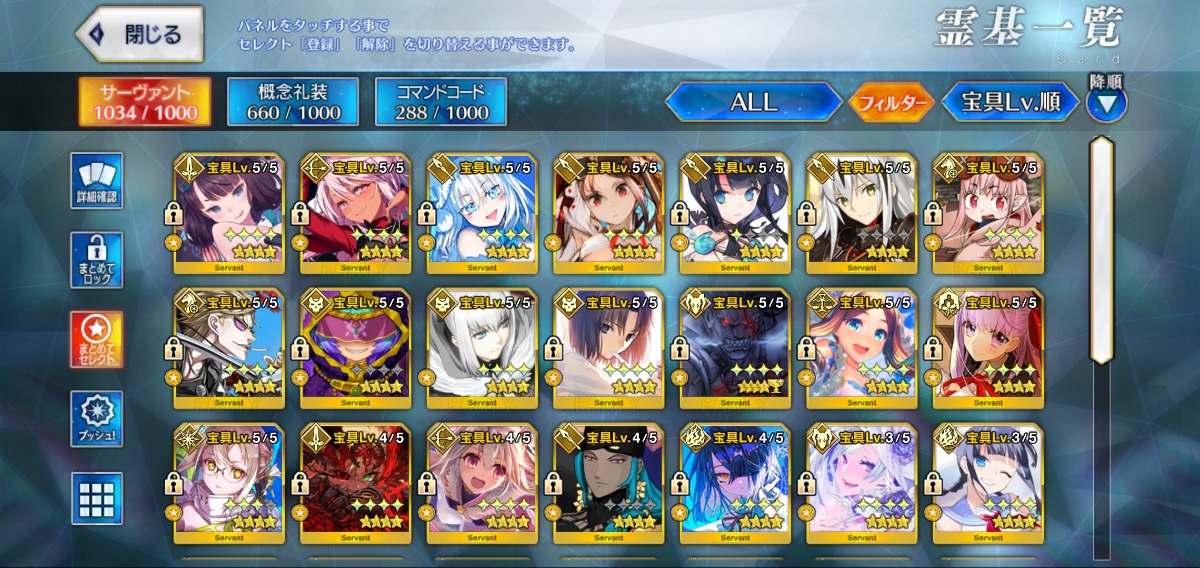Open 詳細確認 detail view
Viewport: 1200px width, 568px height.
(97, 181)
